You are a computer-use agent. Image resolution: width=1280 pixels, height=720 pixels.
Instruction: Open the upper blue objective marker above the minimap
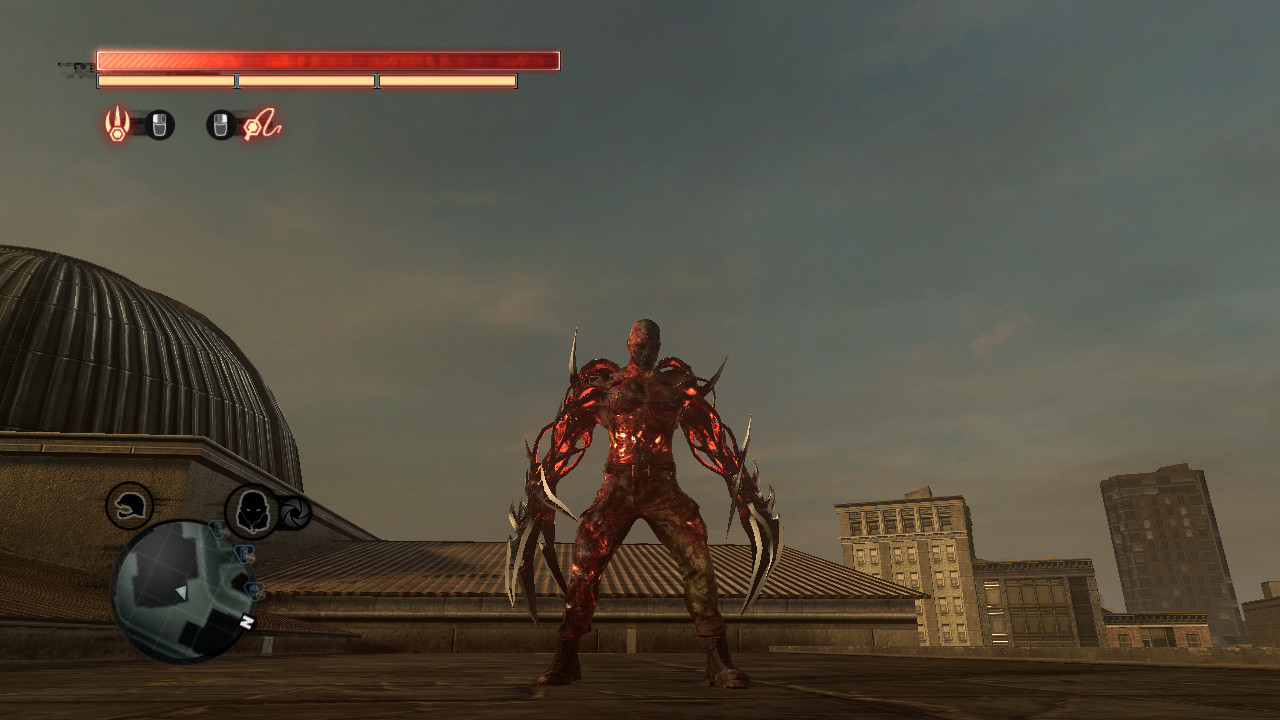(x=219, y=529)
